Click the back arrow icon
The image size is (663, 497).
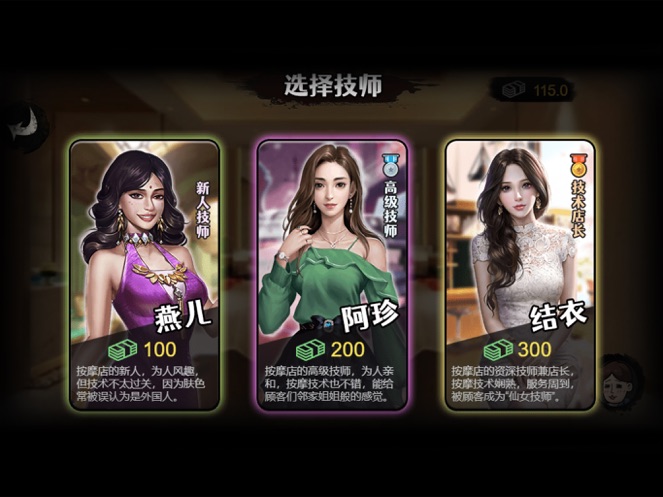(x=25, y=123)
